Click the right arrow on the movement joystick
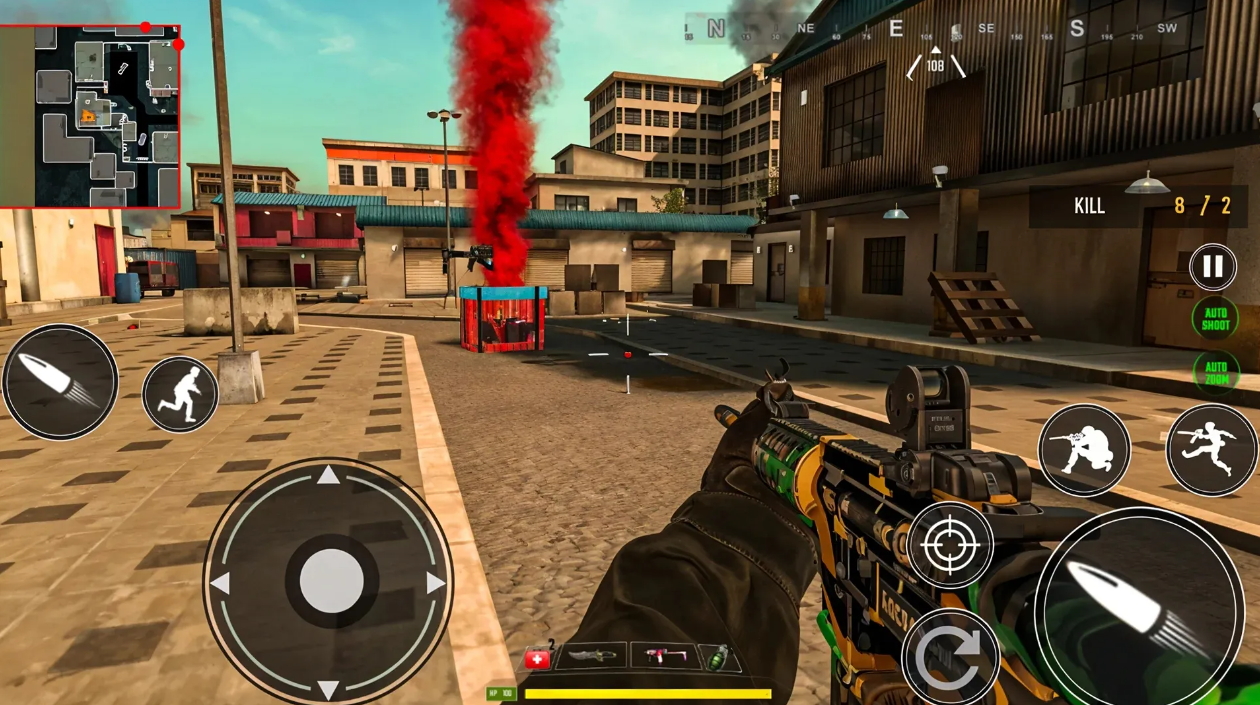The image size is (1260, 705). pyautogui.click(x=435, y=583)
